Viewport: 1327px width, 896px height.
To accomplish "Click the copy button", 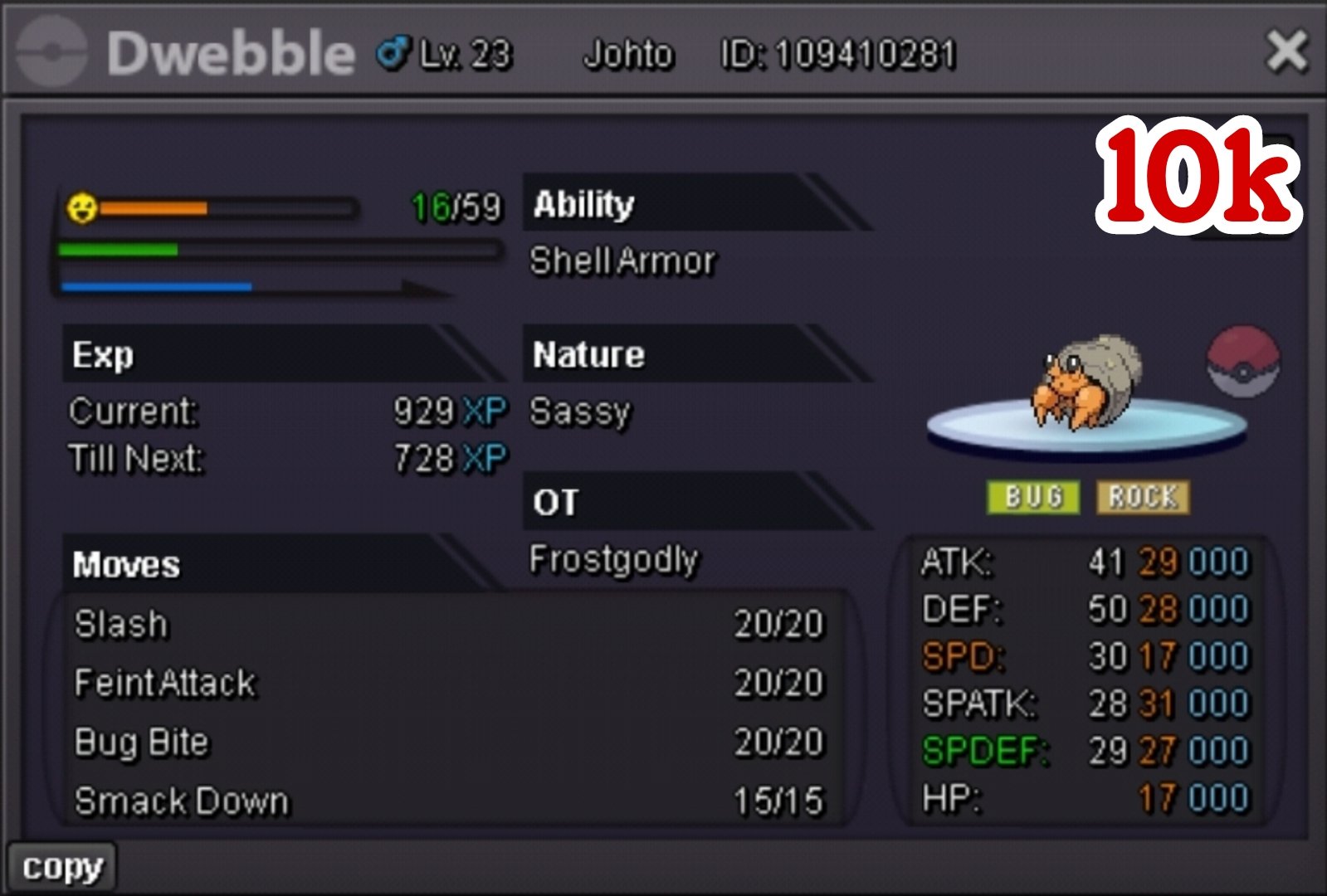I will pyautogui.click(x=62, y=868).
